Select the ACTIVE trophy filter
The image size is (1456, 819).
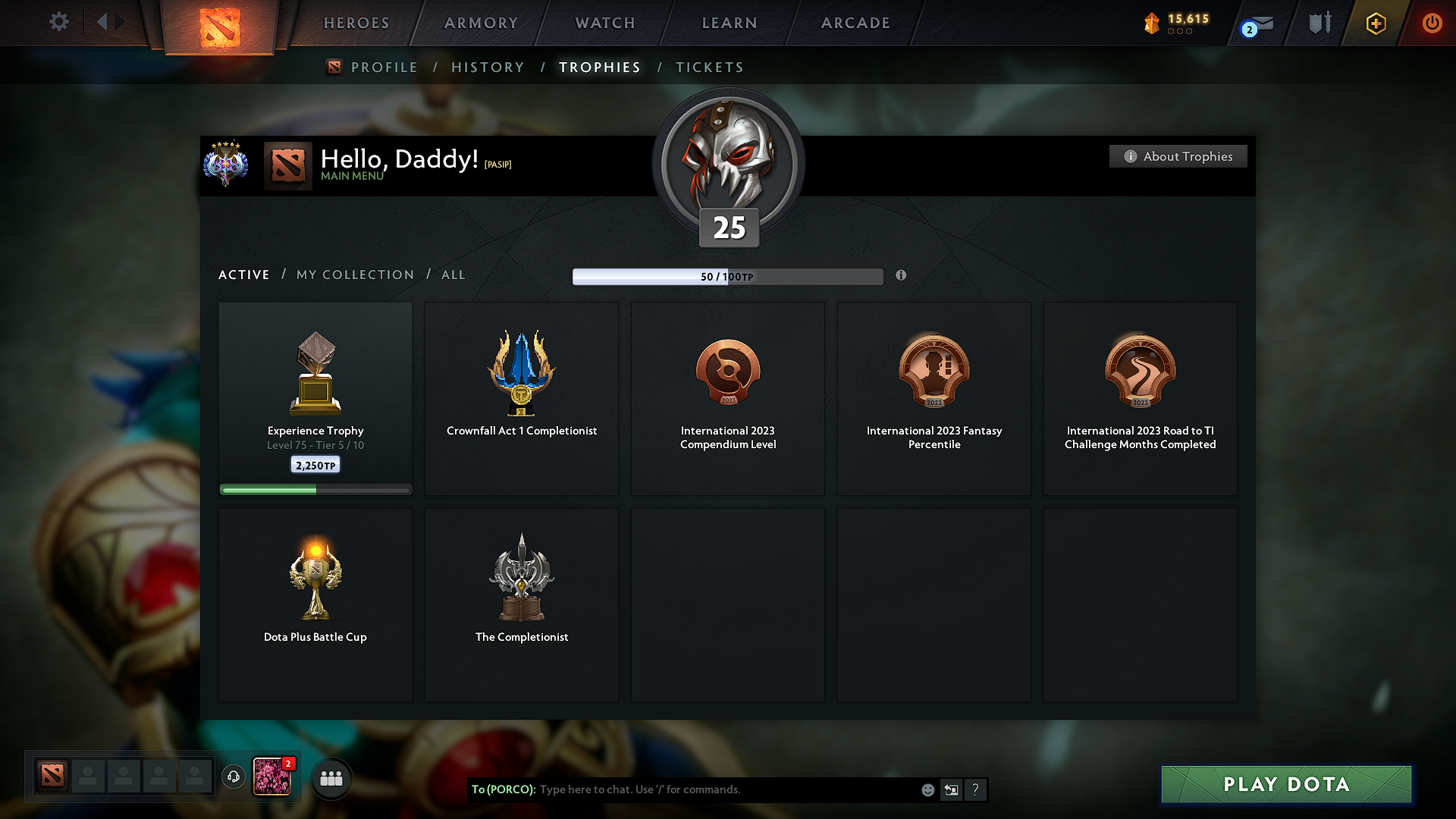243,275
